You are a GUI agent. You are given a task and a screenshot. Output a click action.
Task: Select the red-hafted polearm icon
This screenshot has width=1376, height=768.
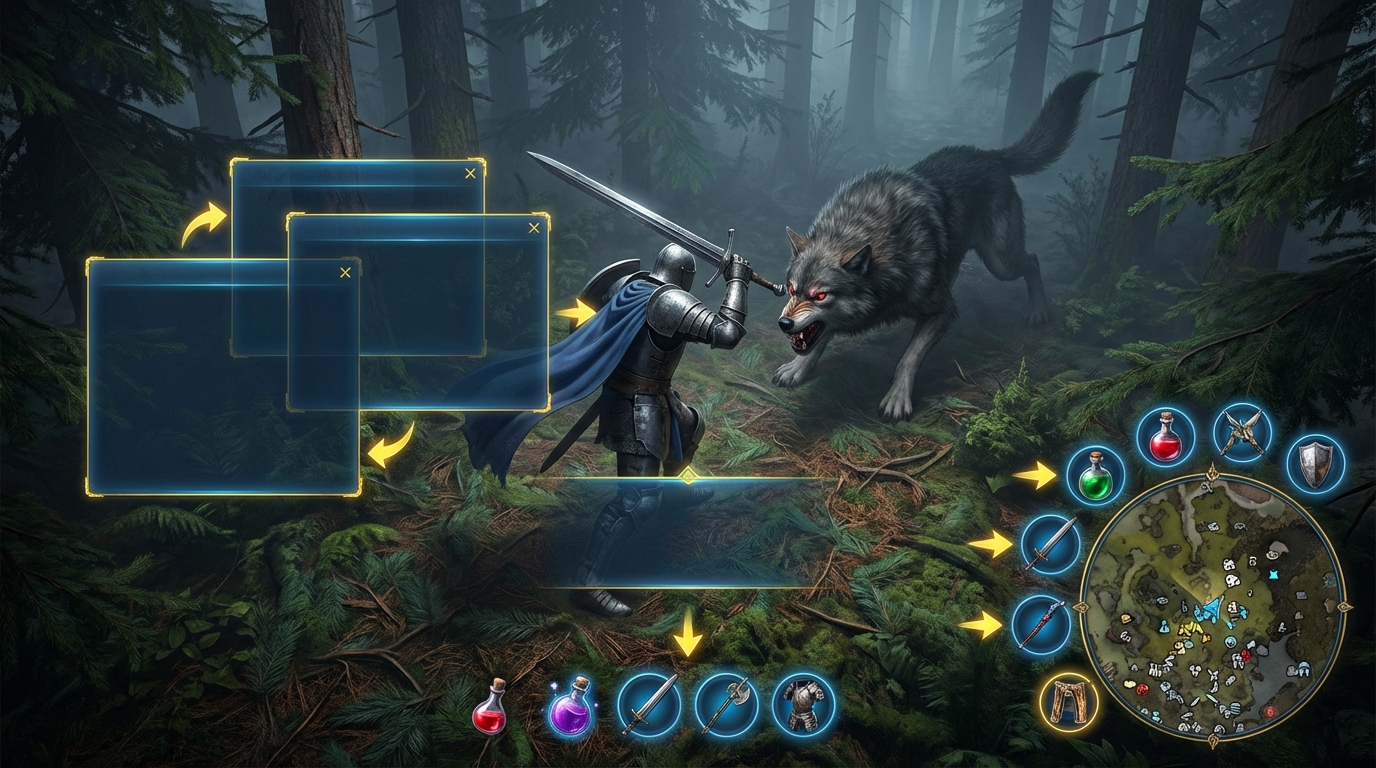1041,625
